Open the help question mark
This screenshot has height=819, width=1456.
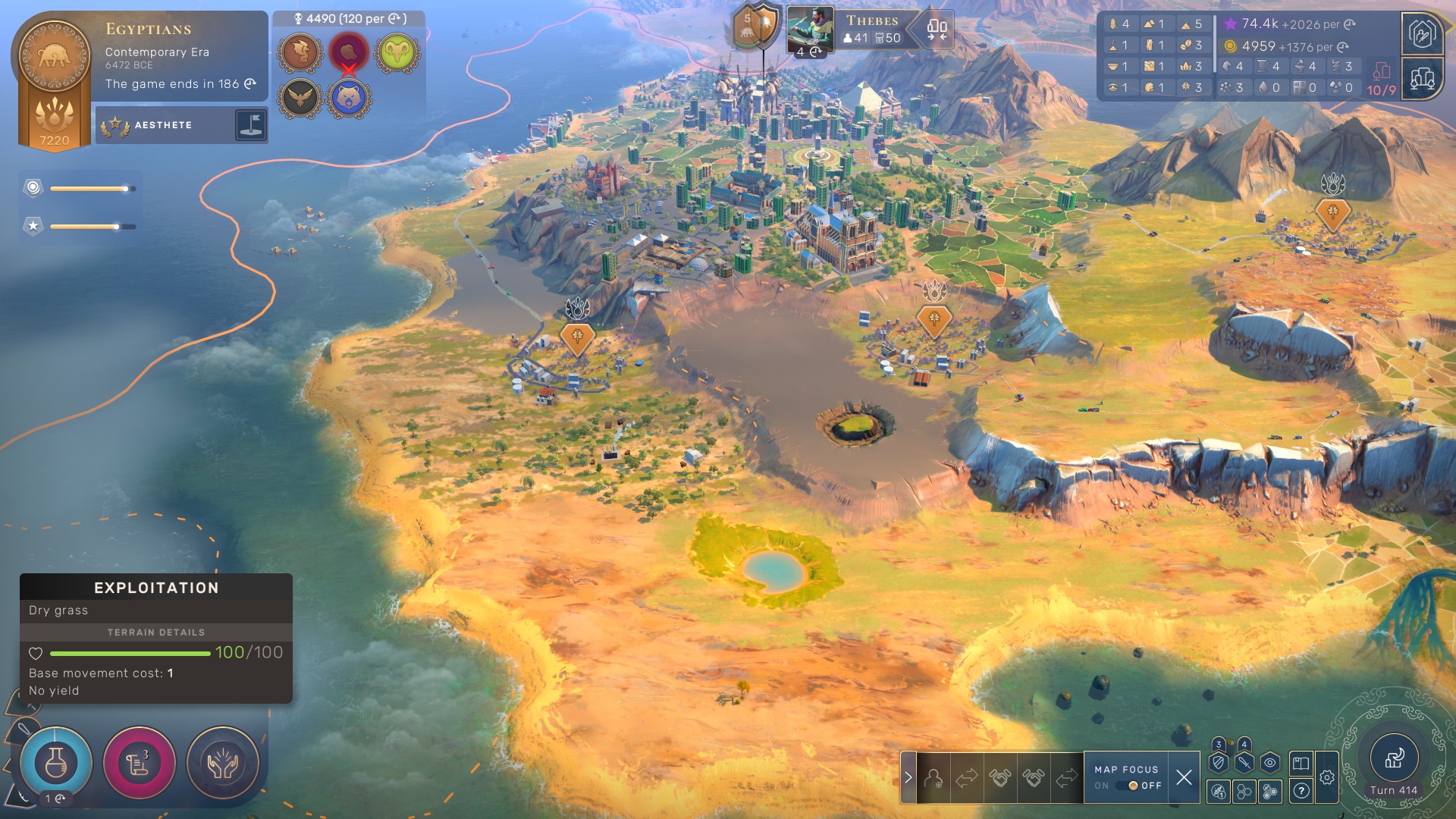coord(1301,792)
